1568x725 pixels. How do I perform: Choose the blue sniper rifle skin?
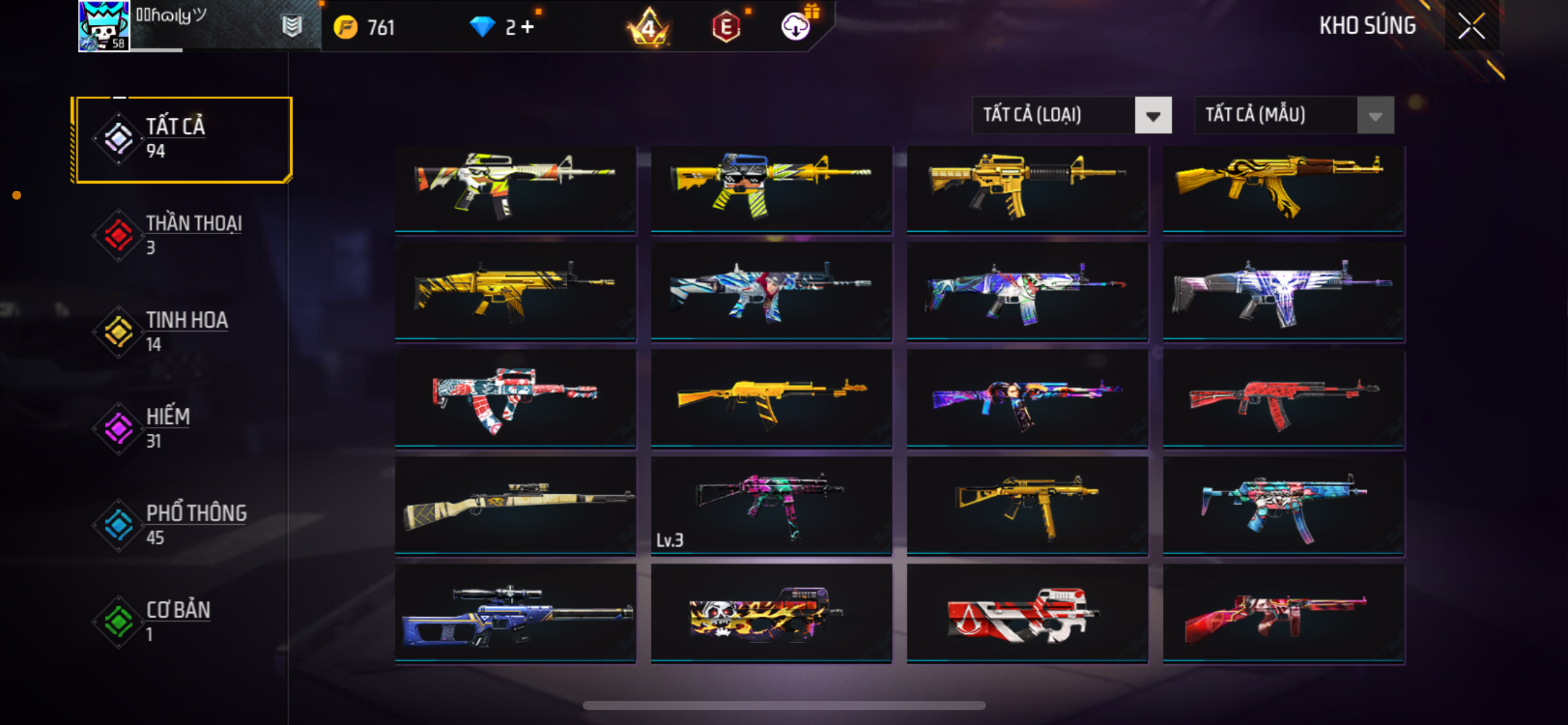click(515, 613)
